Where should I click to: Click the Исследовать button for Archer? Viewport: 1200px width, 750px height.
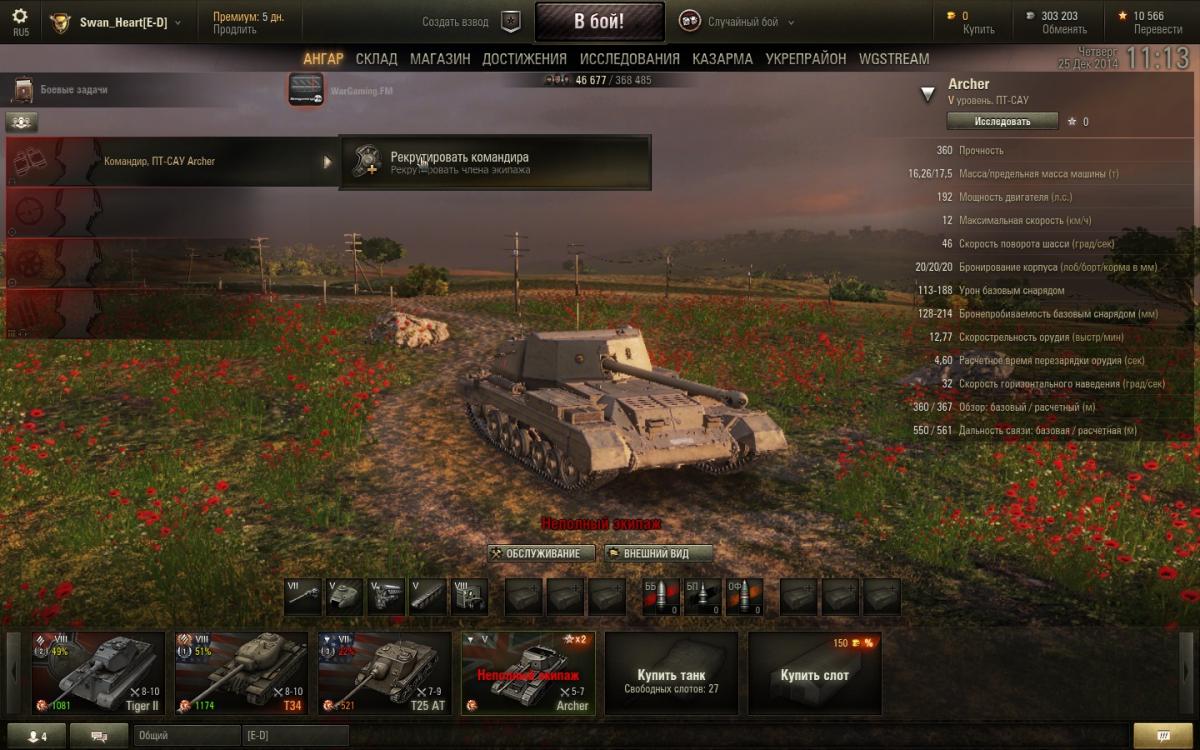1002,121
